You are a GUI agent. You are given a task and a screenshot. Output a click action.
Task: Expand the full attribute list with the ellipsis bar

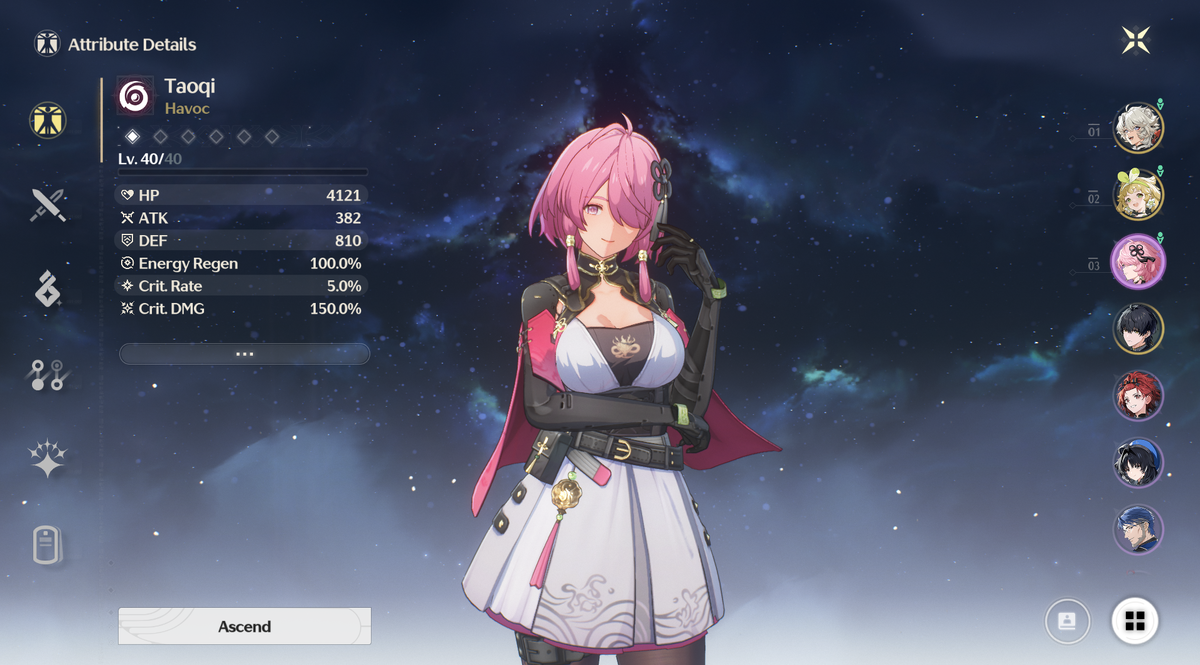(x=244, y=354)
